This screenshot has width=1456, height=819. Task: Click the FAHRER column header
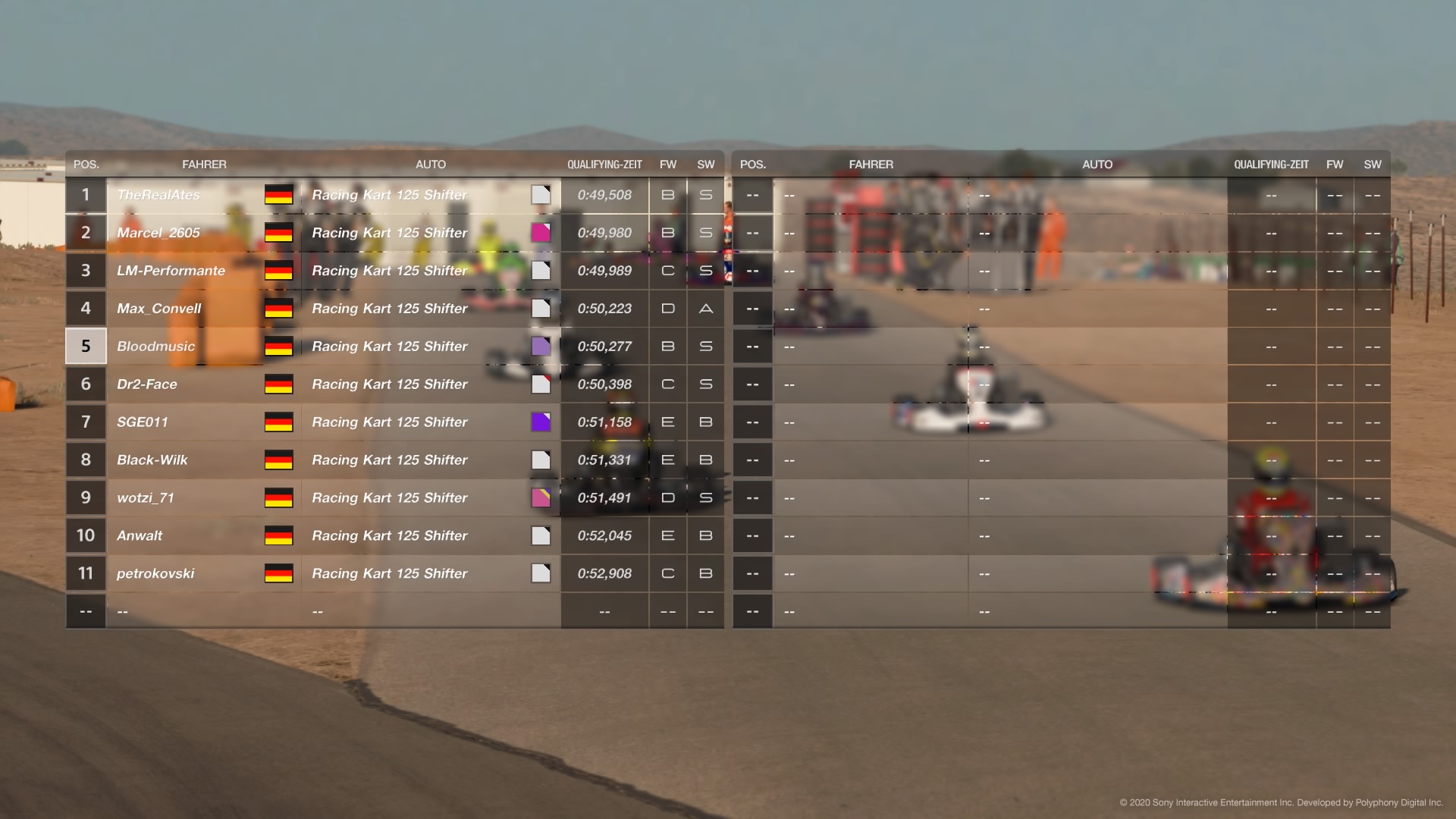click(205, 164)
